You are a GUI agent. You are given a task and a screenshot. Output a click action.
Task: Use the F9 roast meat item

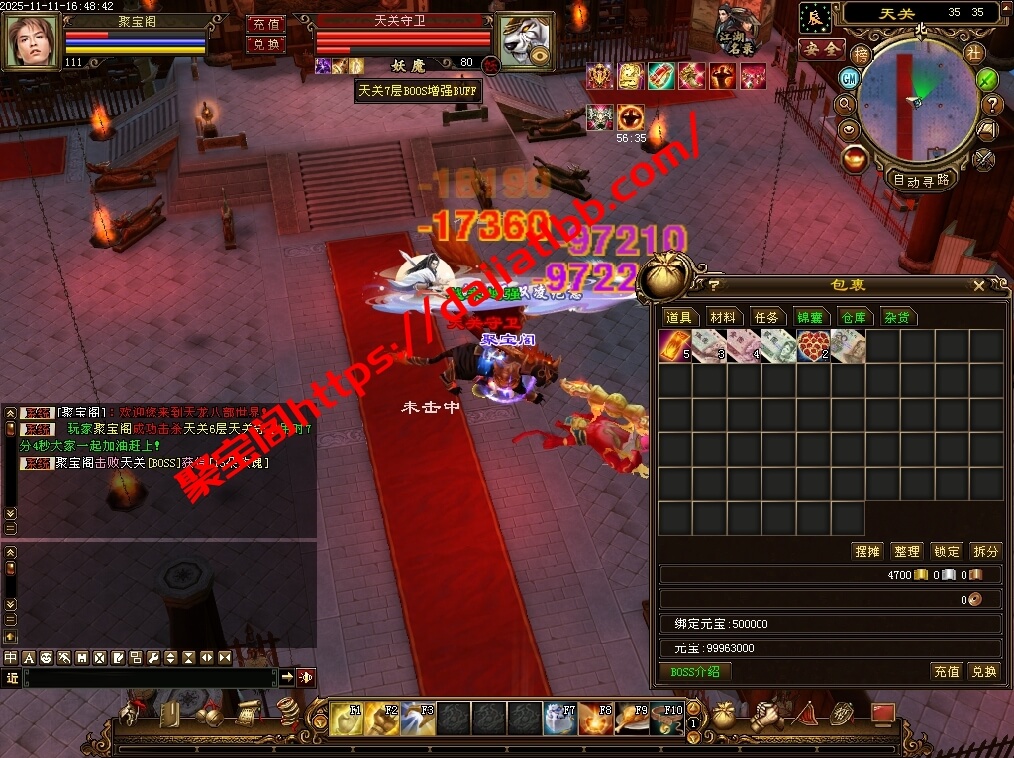coord(631,717)
